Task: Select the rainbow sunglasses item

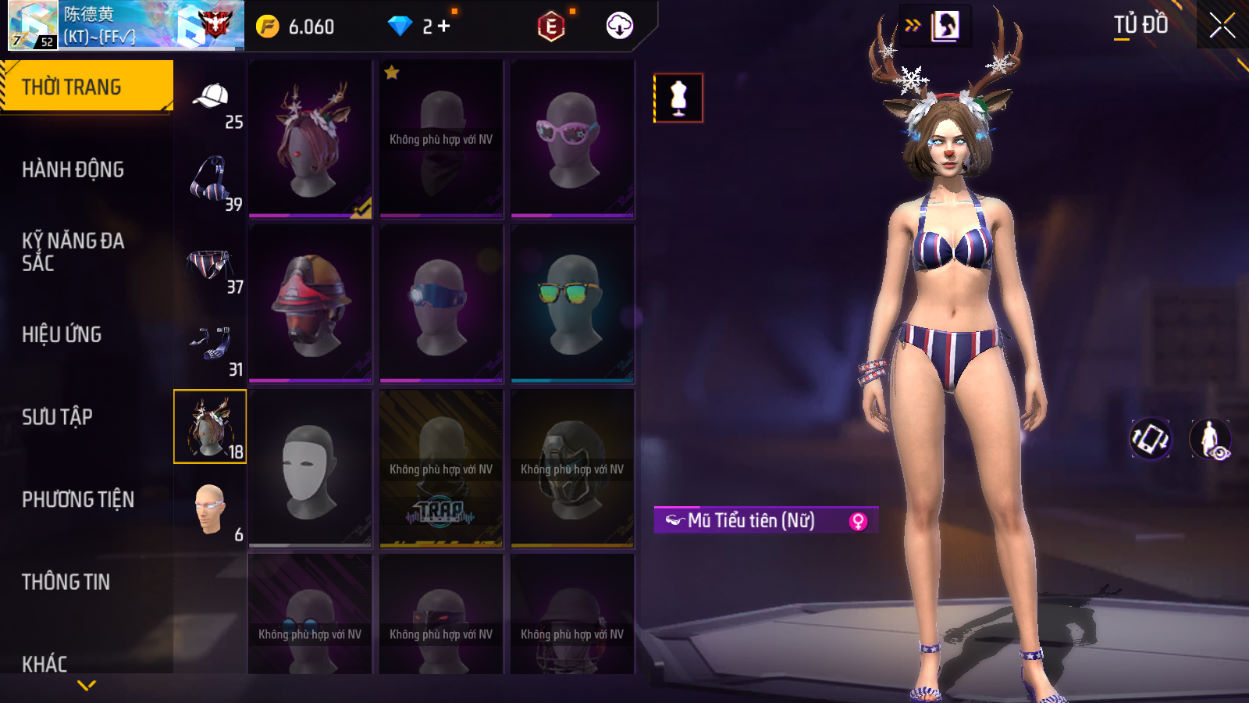Action: (572, 303)
